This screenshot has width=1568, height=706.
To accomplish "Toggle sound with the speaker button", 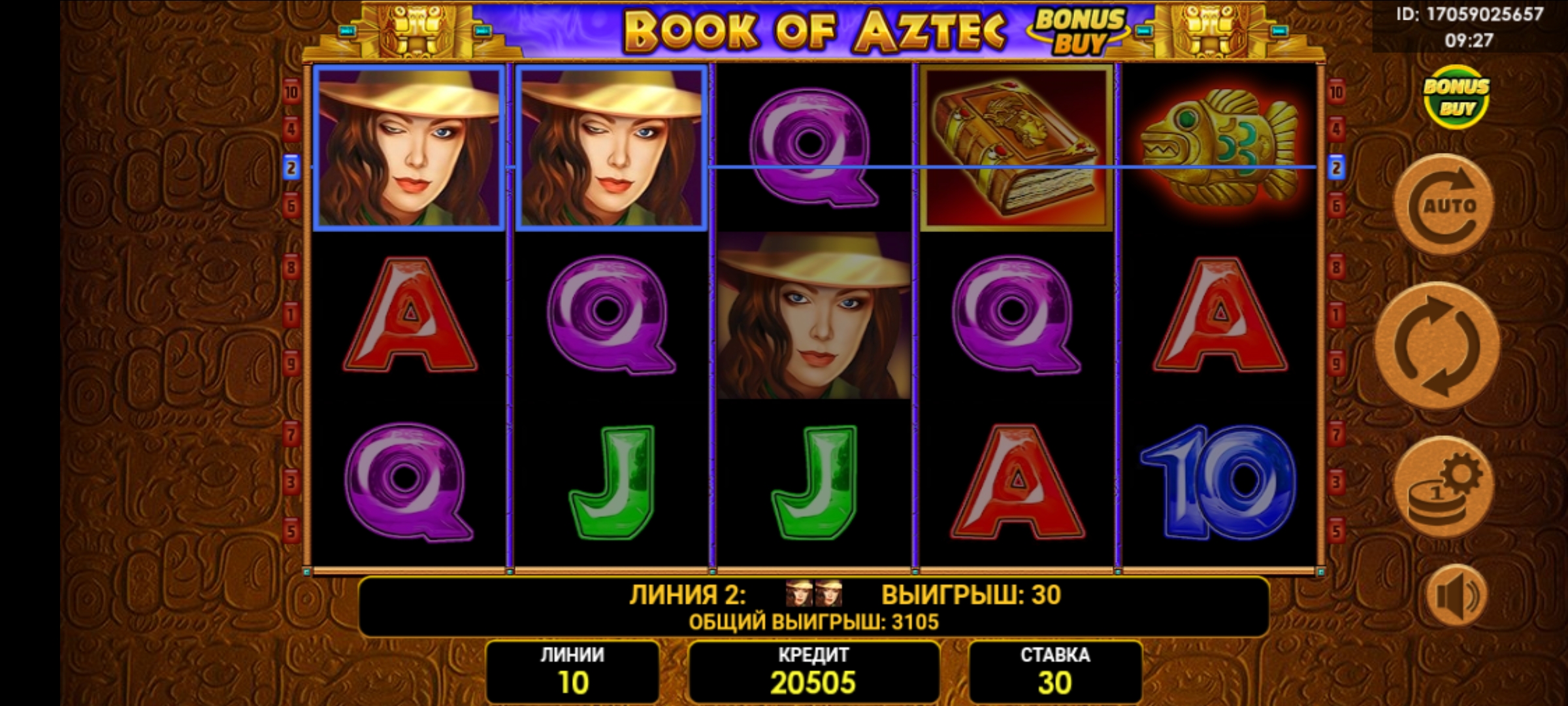I will point(1456,595).
